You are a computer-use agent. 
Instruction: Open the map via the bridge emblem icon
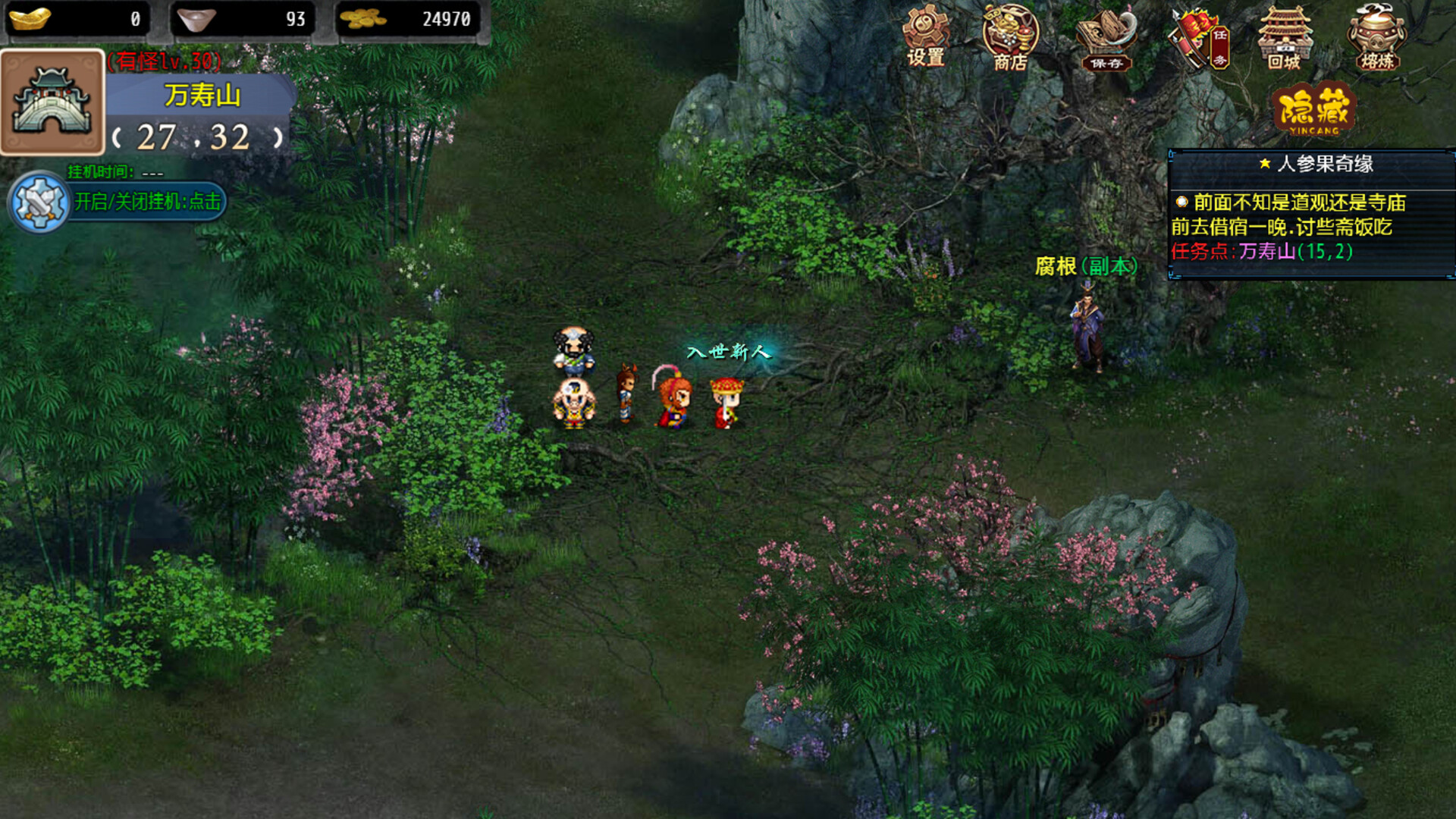(52, 99)
